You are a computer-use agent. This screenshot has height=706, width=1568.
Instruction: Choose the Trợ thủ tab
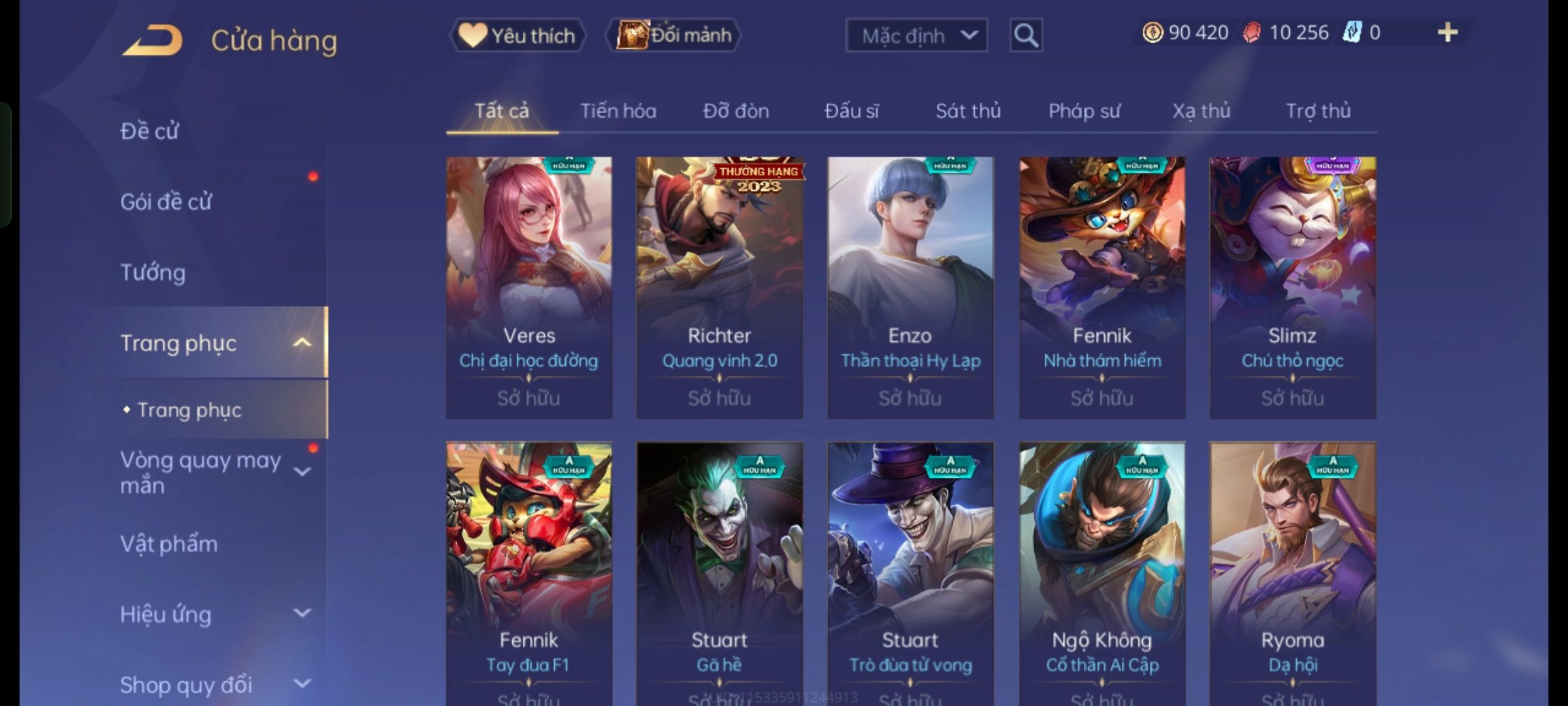1318,111
